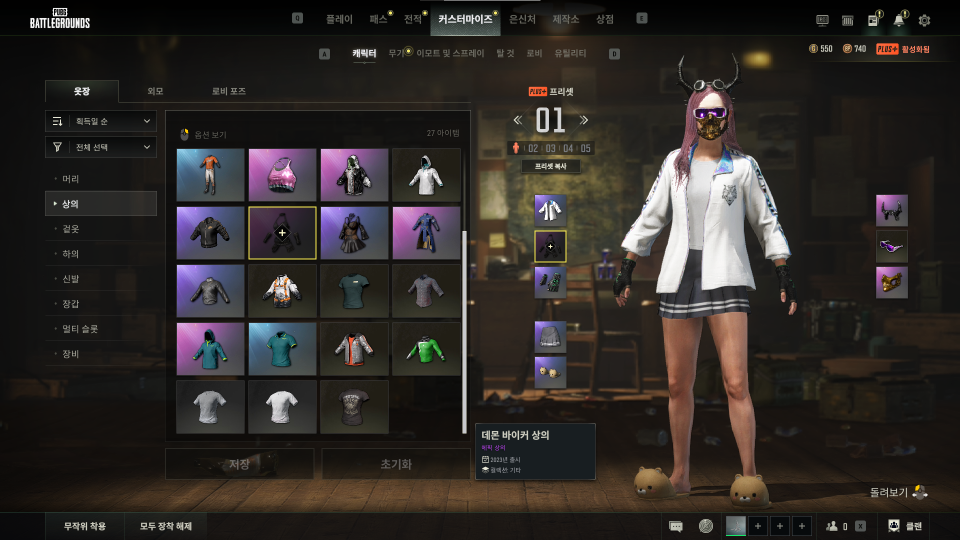Select the 머리 (Head) category
This screenshot has height=540, width=960.
pos(71,179)
